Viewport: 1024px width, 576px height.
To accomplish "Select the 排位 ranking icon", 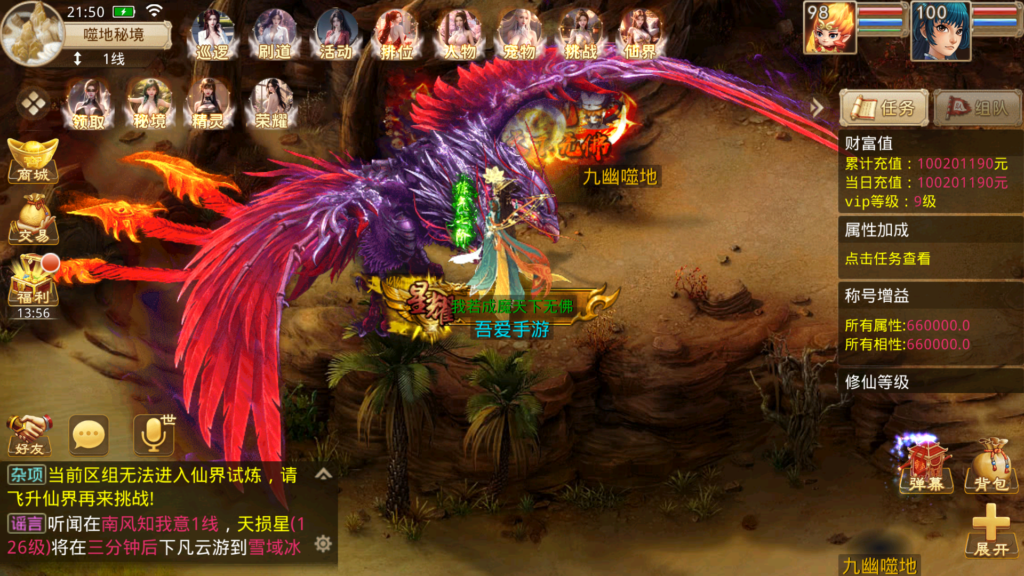I will pos(397,33).
